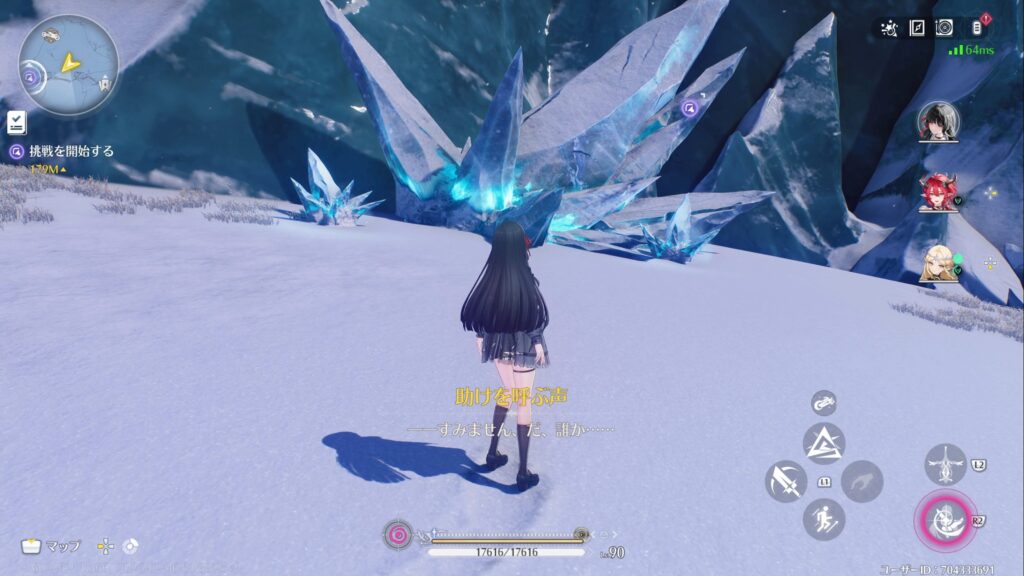The height and width of the screenshot is (576, 1024).
Task: Use the sword slash attack
Action: click(x=786, y=481)
